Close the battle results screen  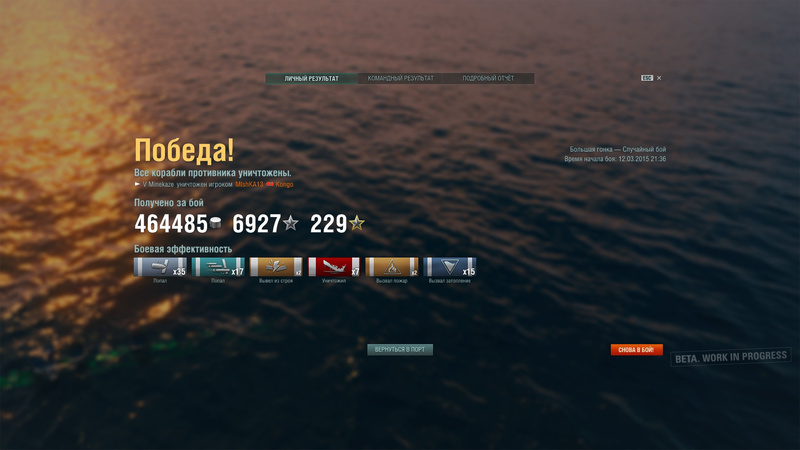click(659, 78)
